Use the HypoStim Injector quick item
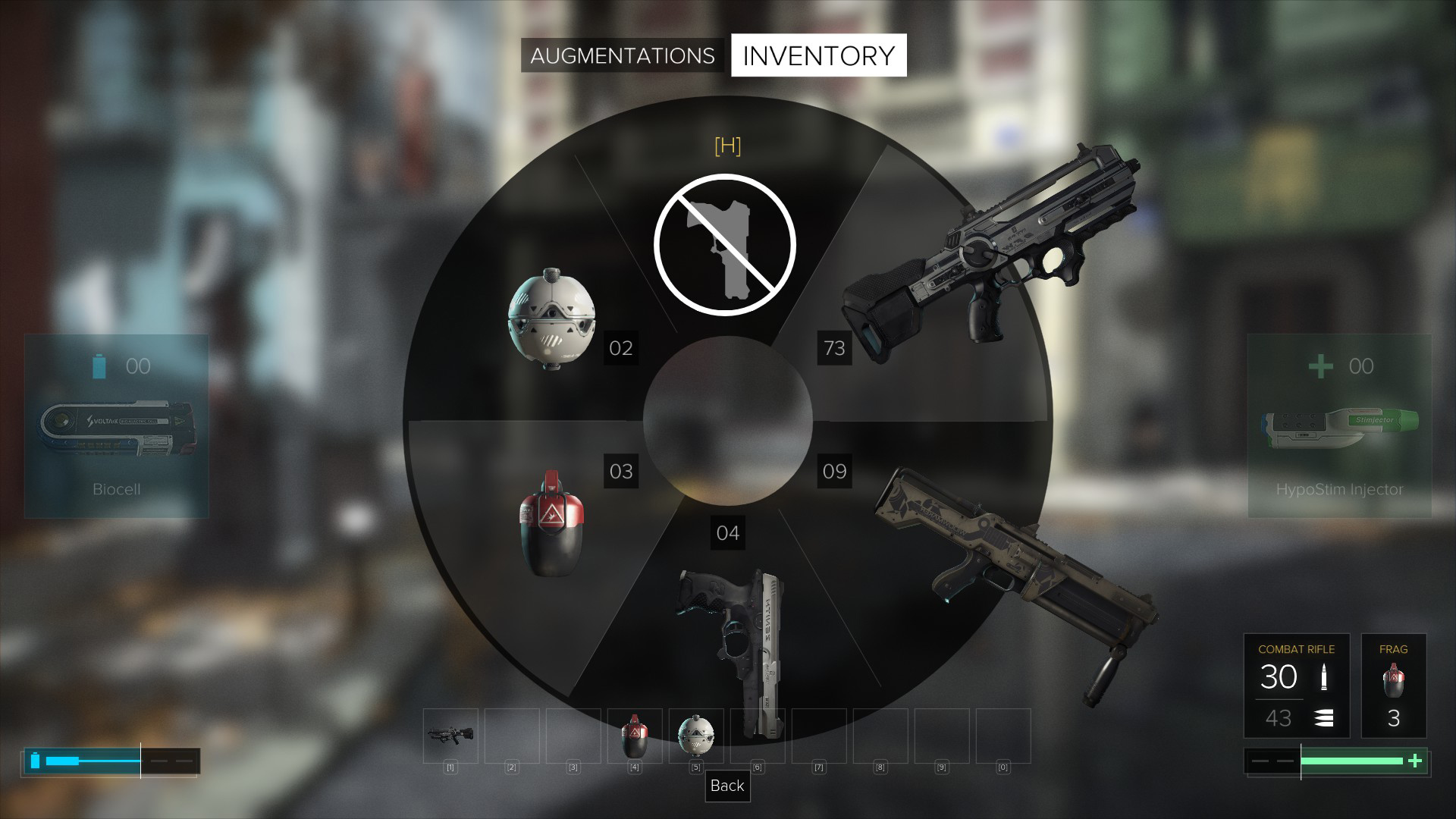This screenshot has height=819, width=1456. click(1339, 426)
